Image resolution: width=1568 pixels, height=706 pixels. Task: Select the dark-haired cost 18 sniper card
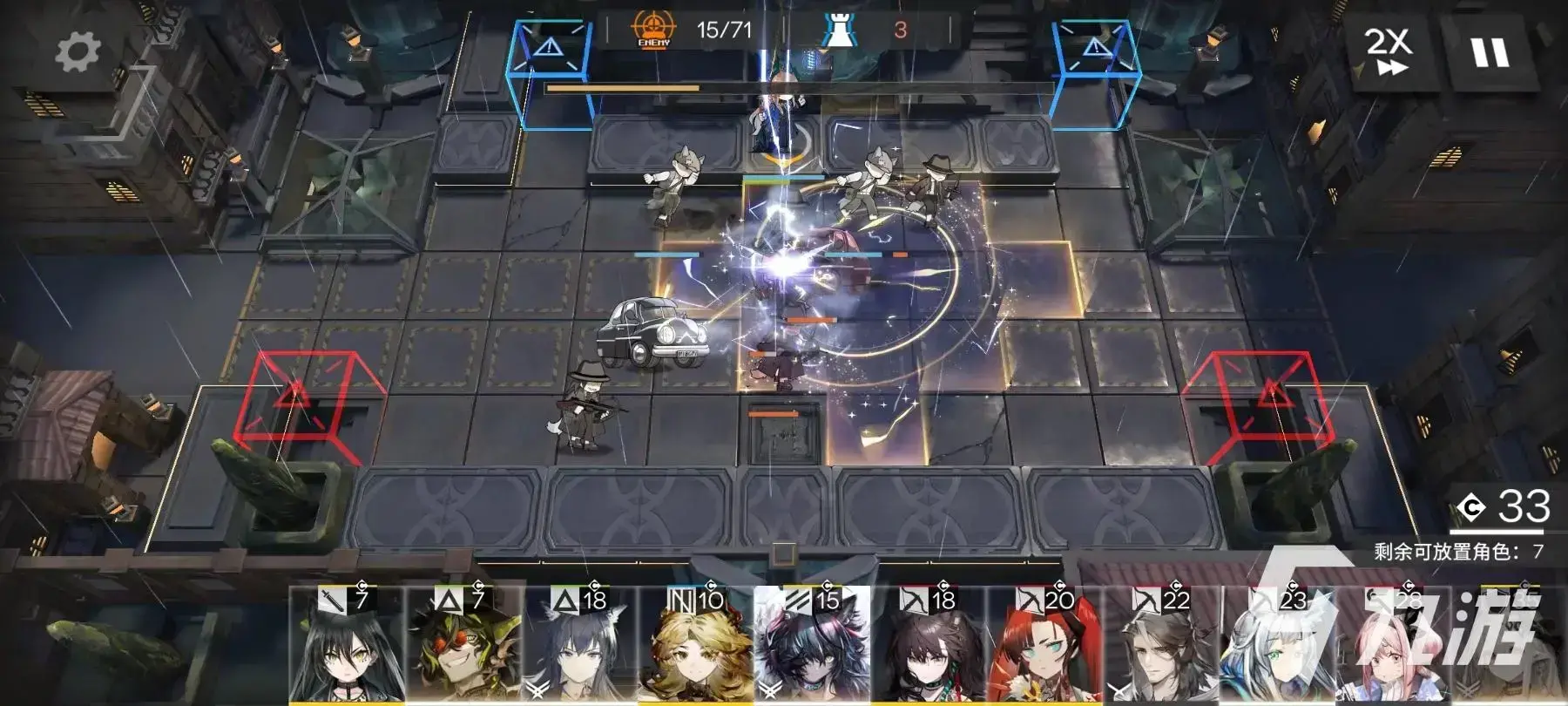929,647
